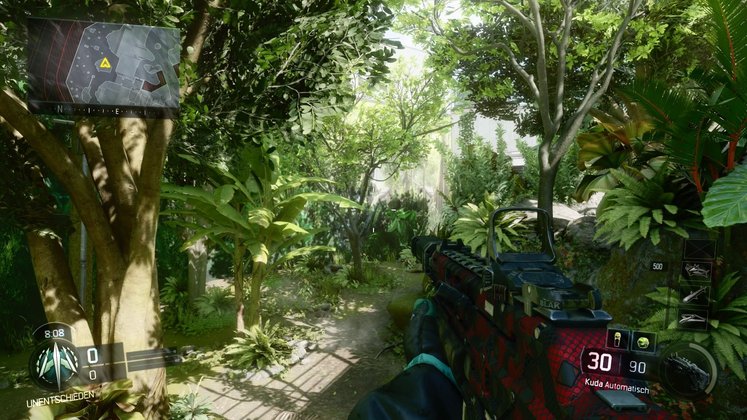Select the scorestreak icon beside the 500 cost

(x=697, y=269)
